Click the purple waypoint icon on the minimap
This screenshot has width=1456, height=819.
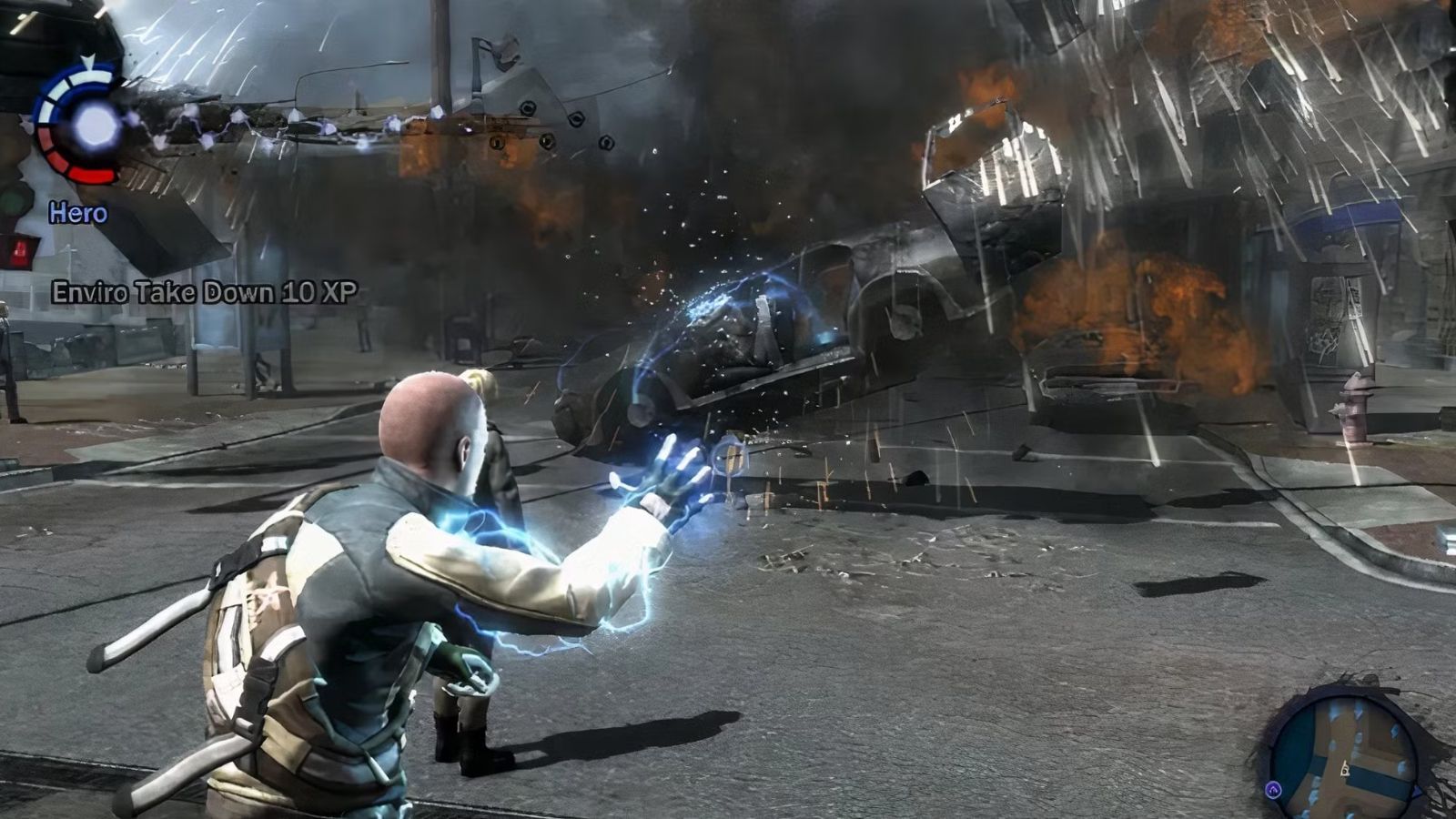[x=1273, y=788]
